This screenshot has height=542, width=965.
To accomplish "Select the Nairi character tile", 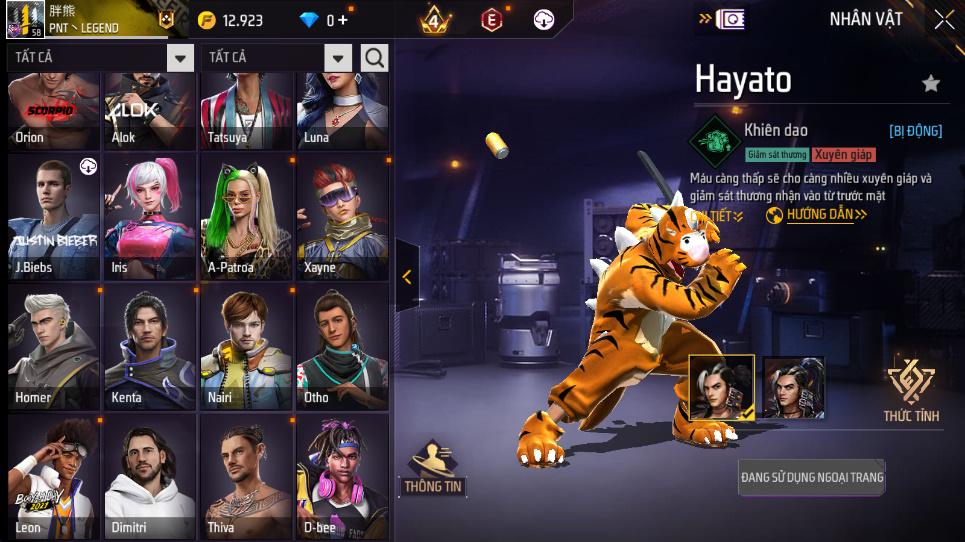I will point(246,346).
